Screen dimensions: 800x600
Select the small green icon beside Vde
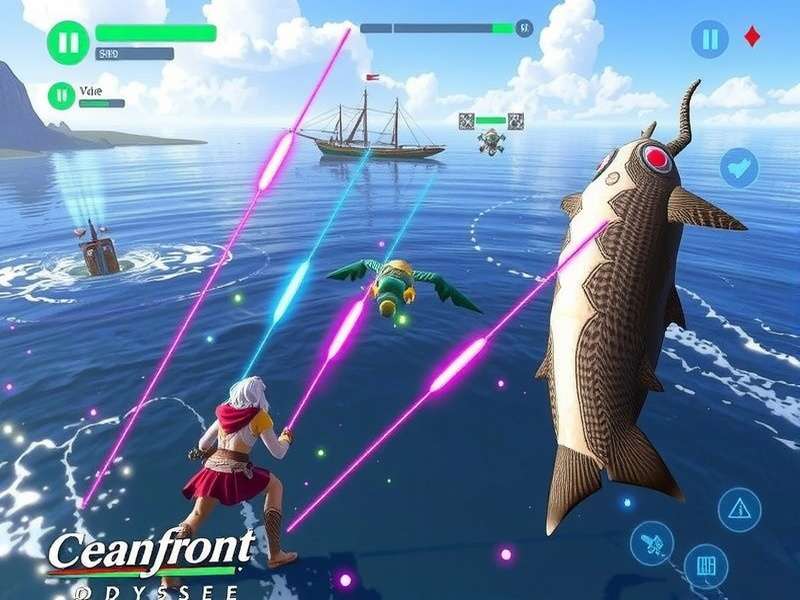(x=61, y=96)
